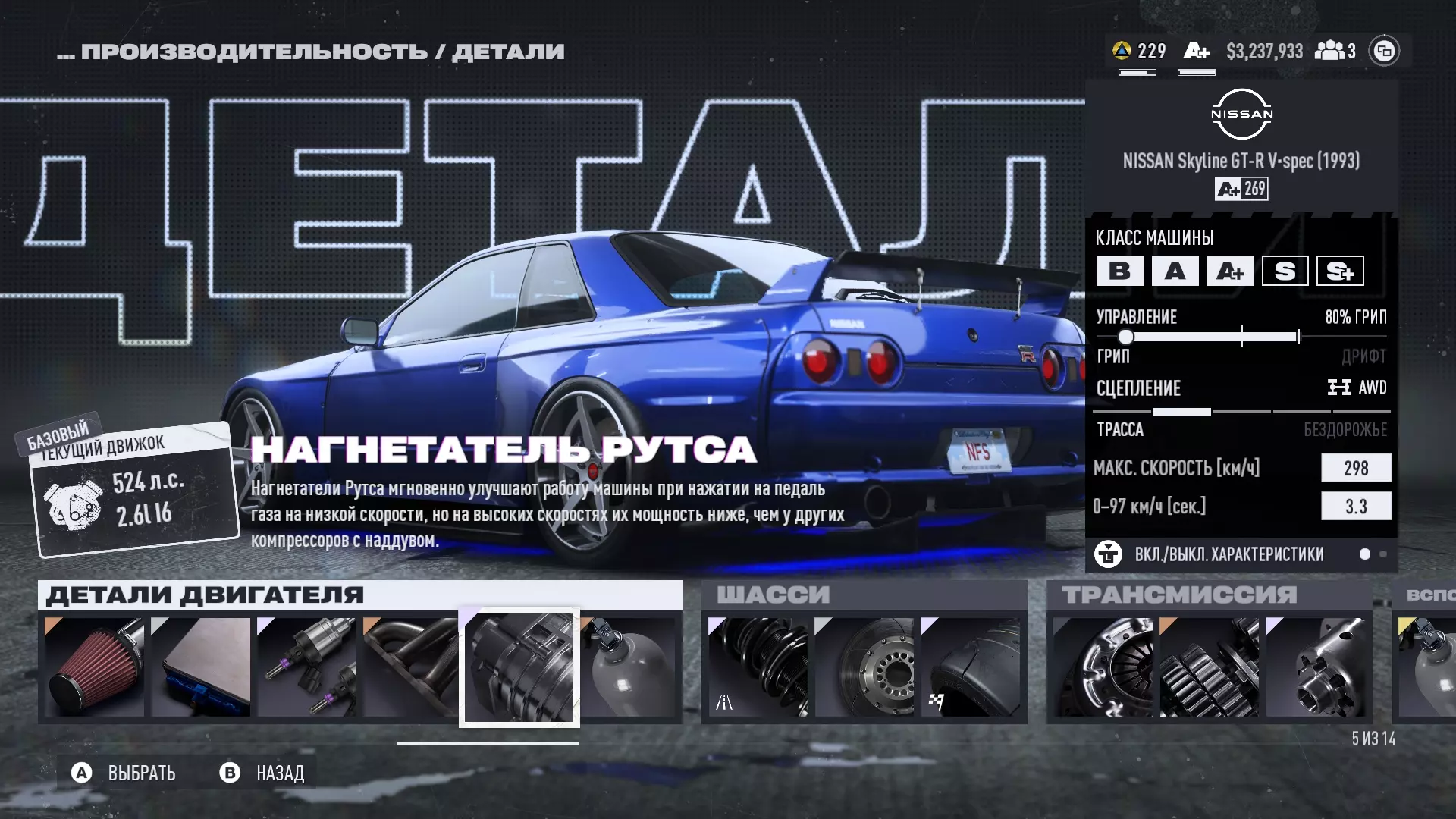Switch to car class A

click(1175, 271)
